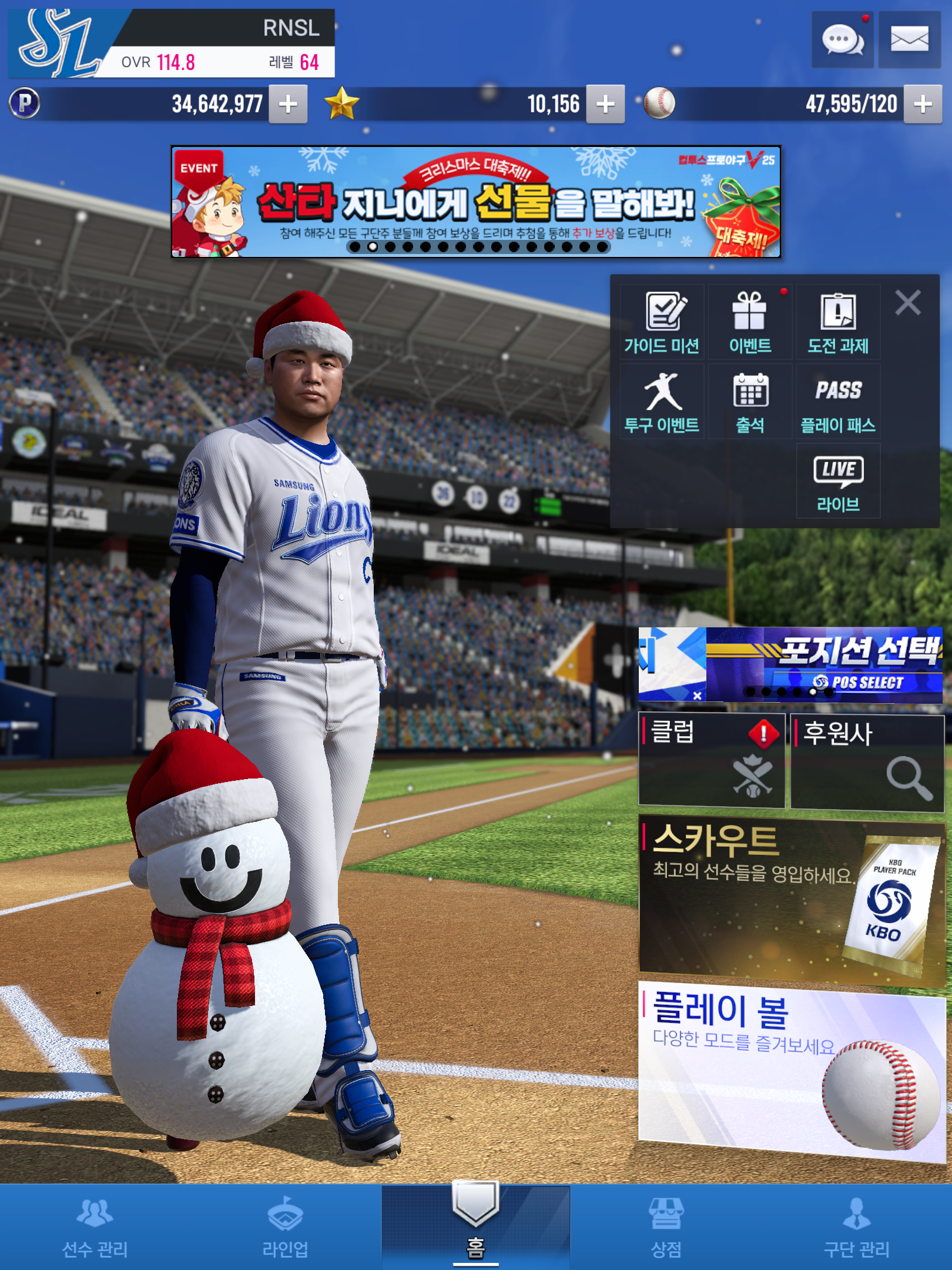Open the mailbox envelope icon
Viewport: 952px width, 1270px height.
[x=909, y=41]
